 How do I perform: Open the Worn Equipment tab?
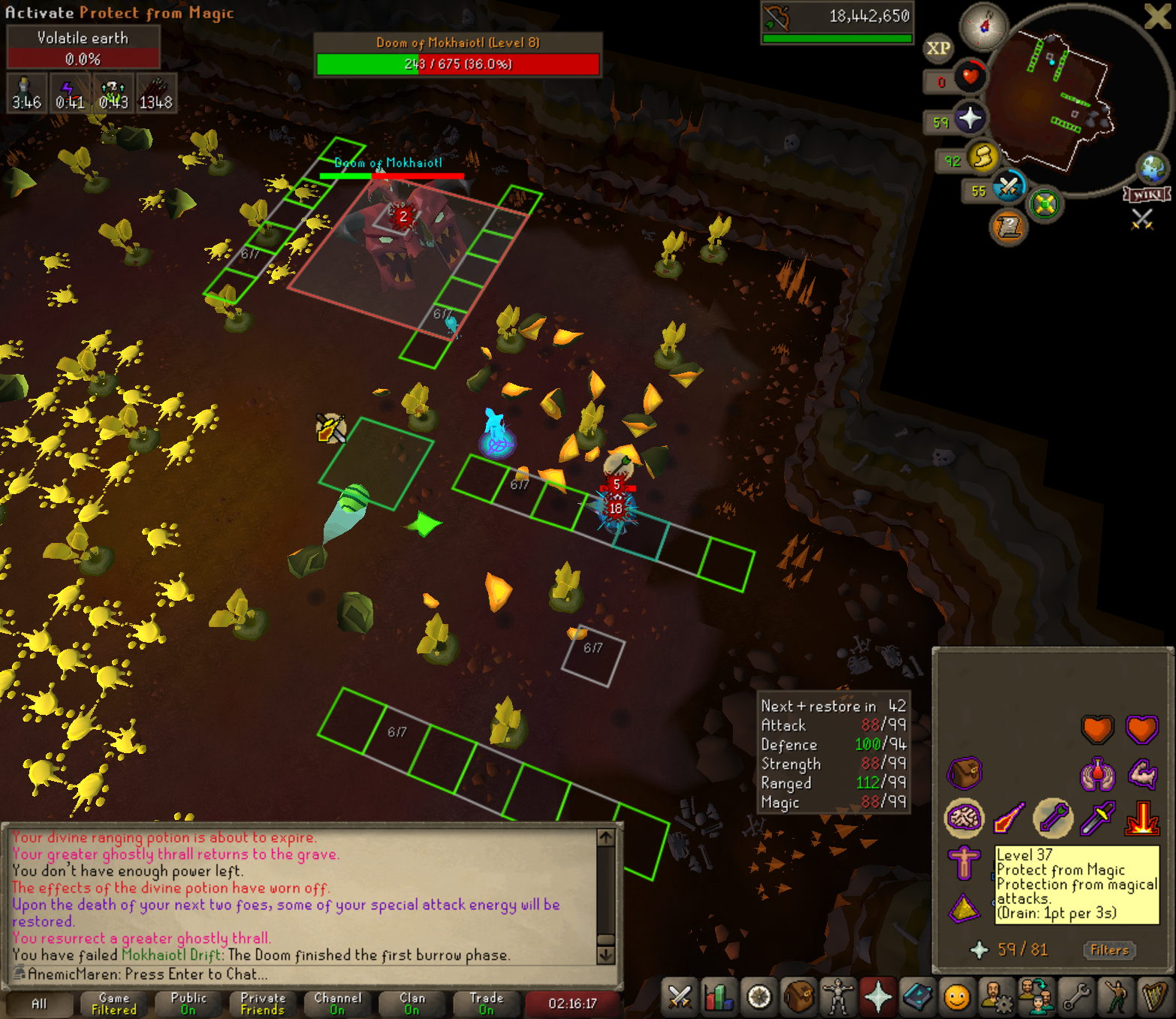837,998
